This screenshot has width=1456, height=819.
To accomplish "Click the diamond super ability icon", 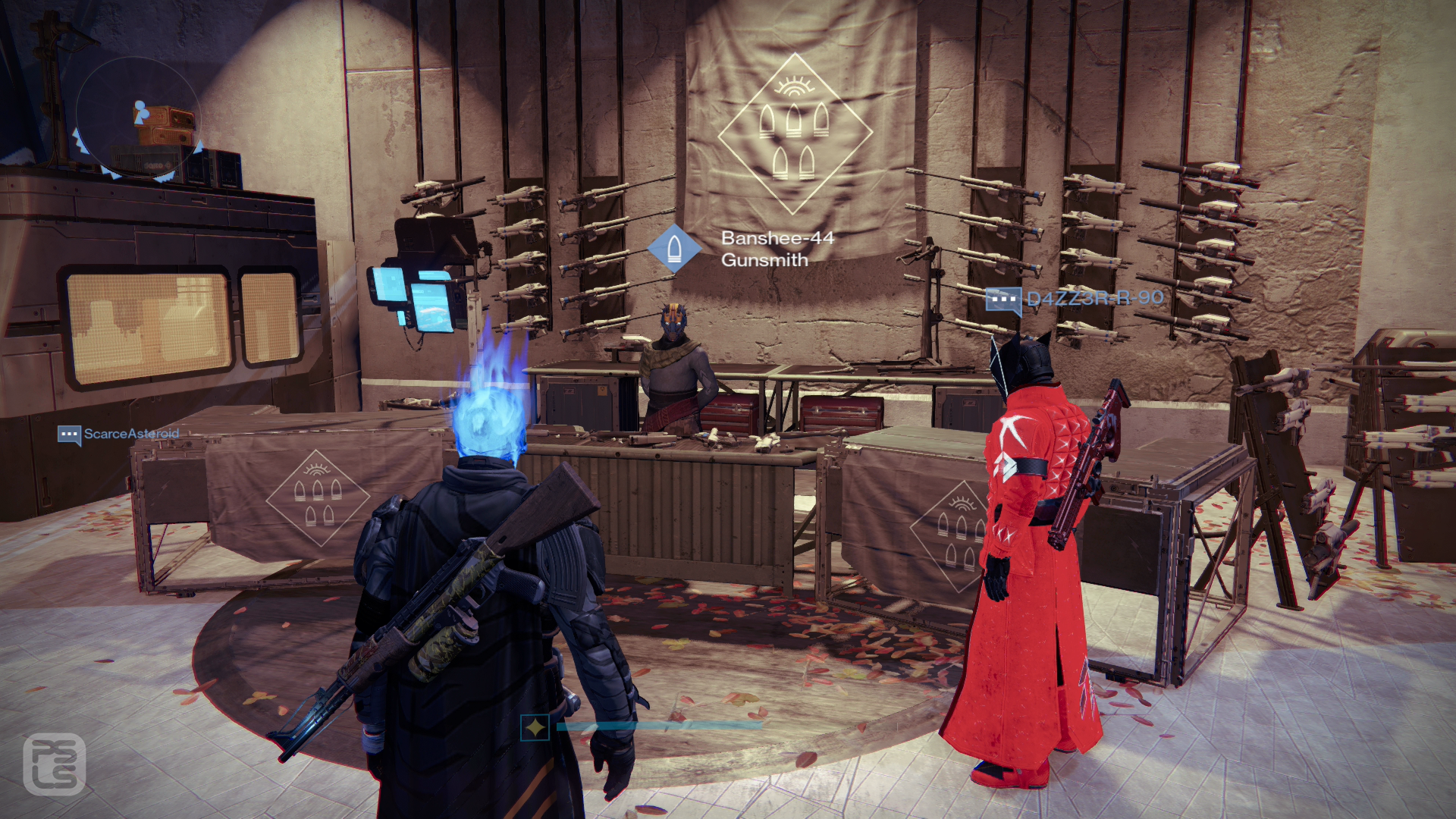I will coord(535,728).
